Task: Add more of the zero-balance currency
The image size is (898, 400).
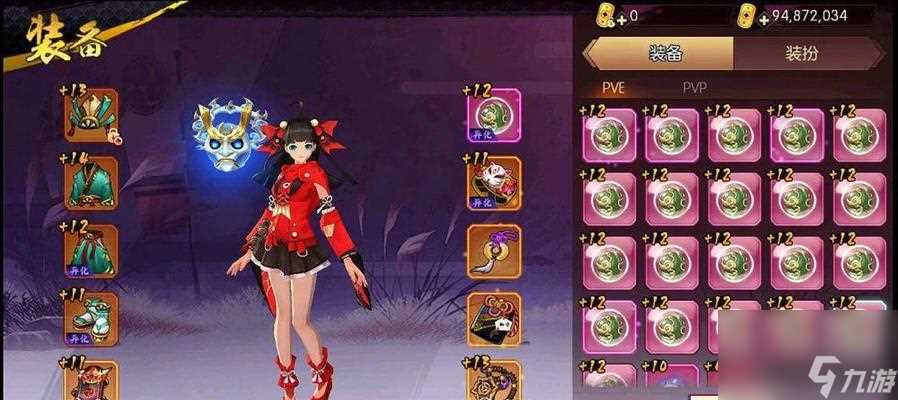Action: tap(622, 18)
